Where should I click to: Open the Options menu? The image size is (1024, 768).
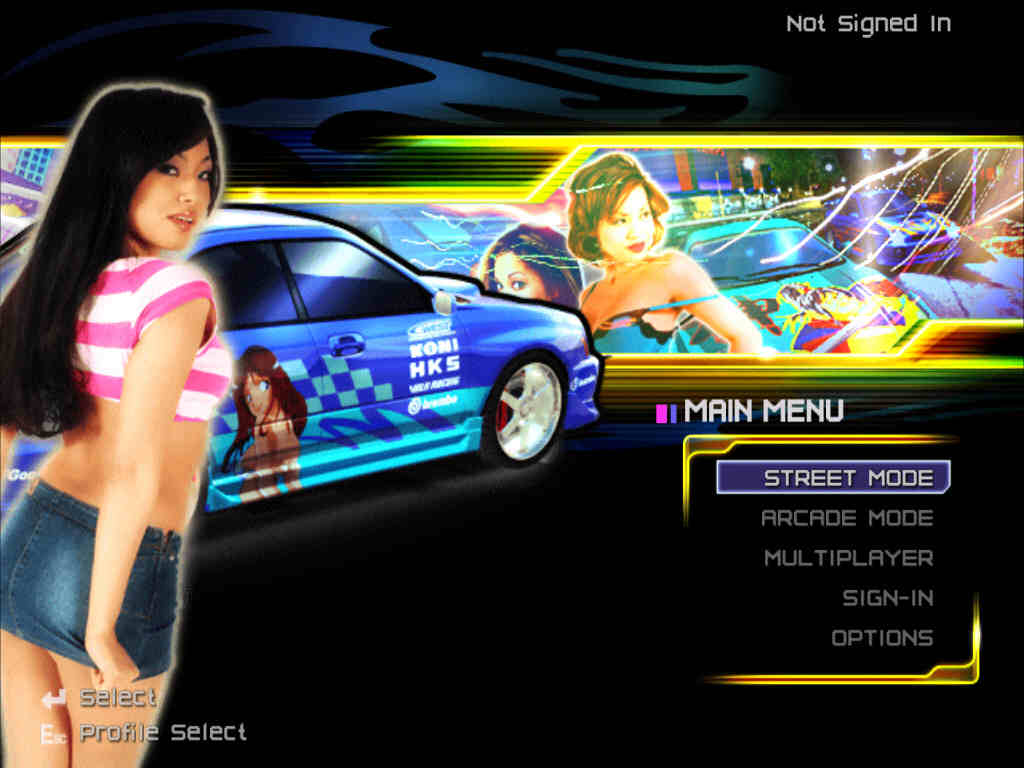click(x=882, y=638)
